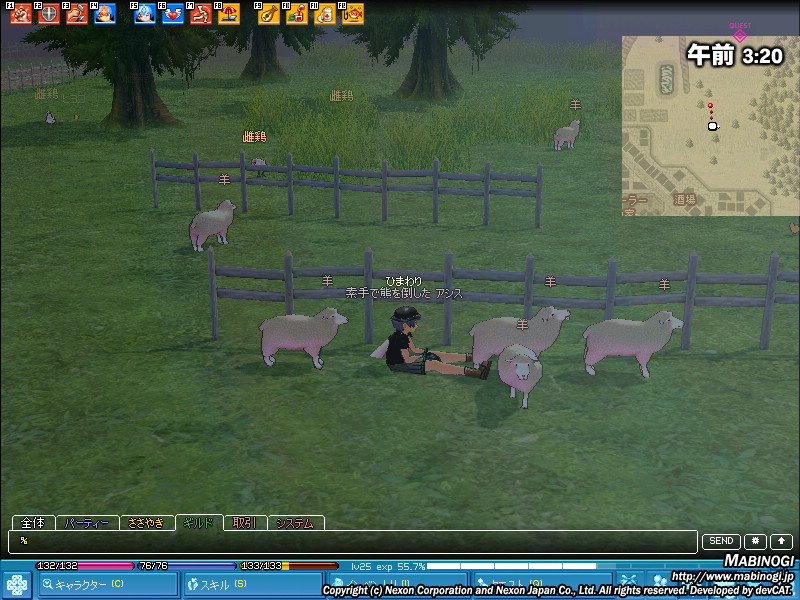
Task: Open the キャラクター (Character) window
Action: (x=108, y=584)
